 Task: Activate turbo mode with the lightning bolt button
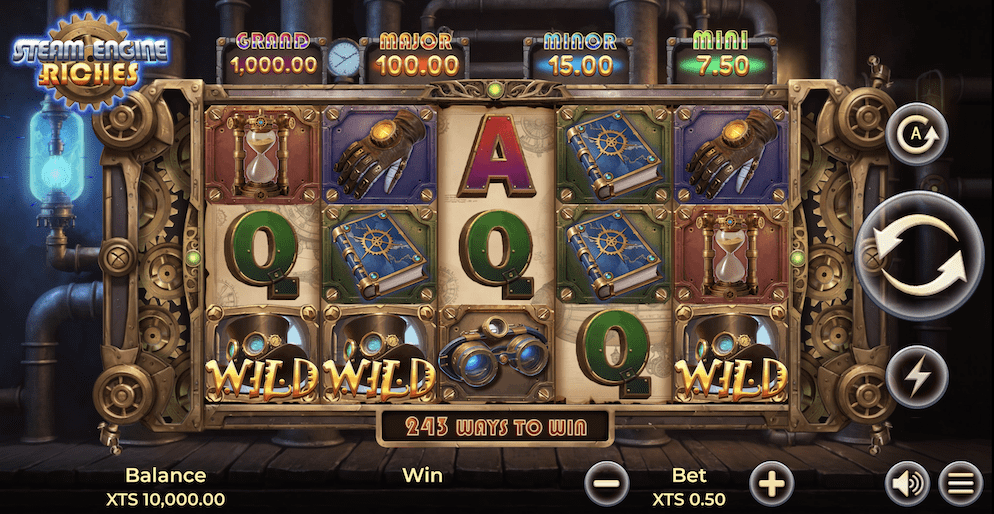click(x=916, y=376)
